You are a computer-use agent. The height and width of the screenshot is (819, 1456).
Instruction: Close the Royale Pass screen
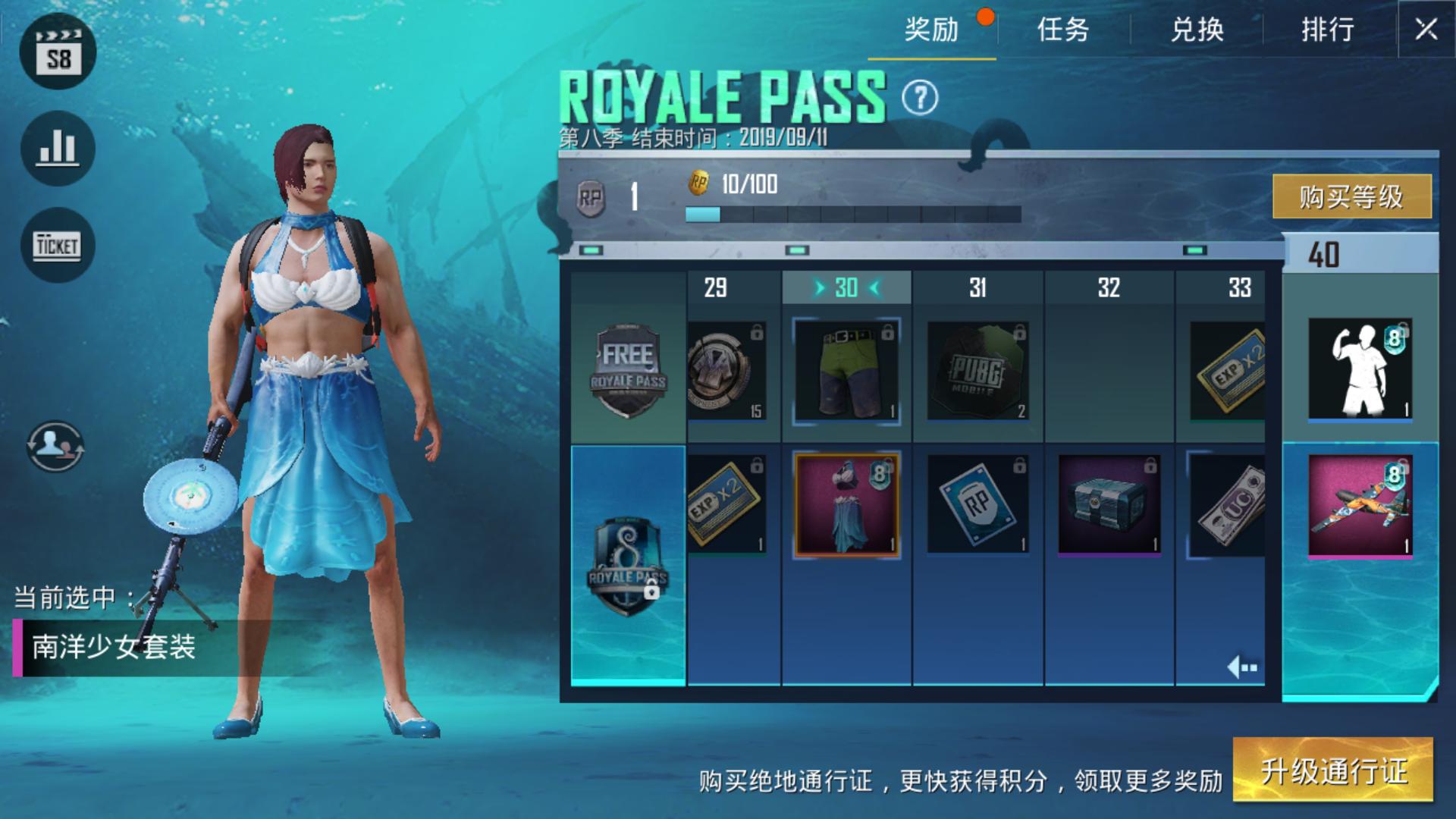(1426, 30)
